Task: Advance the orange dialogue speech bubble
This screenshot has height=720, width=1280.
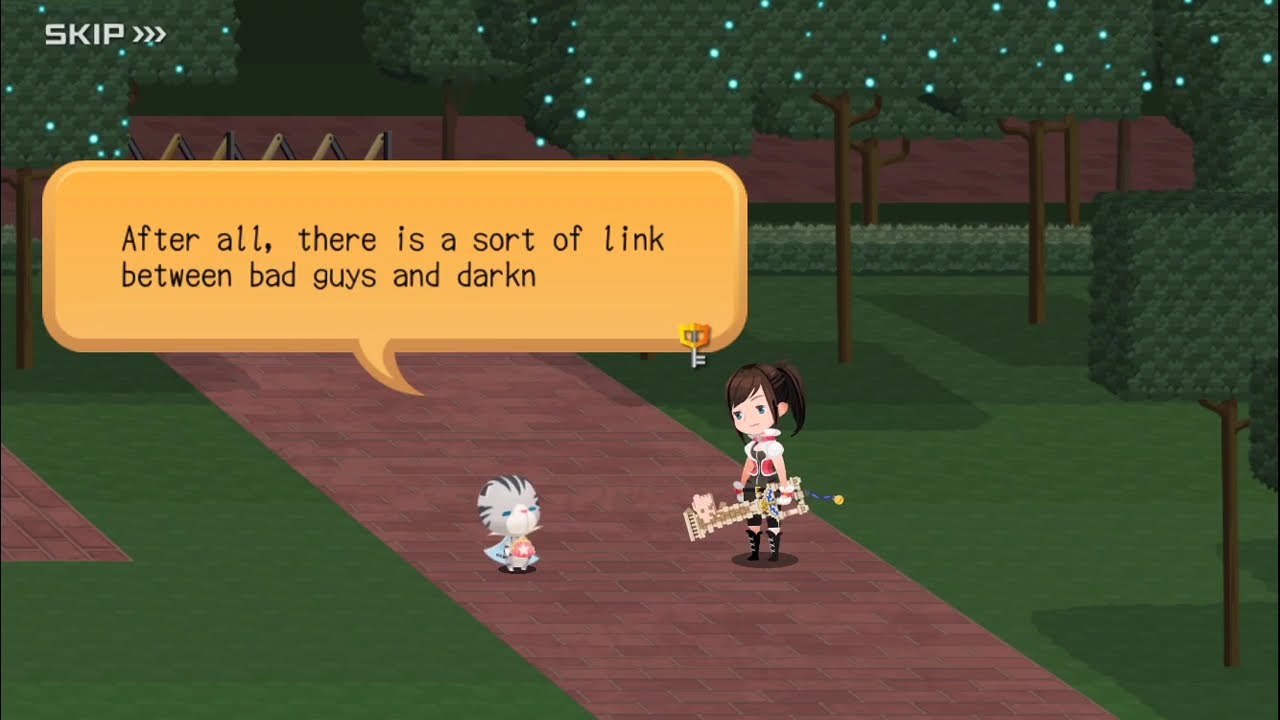Action: tap(394, 256)
